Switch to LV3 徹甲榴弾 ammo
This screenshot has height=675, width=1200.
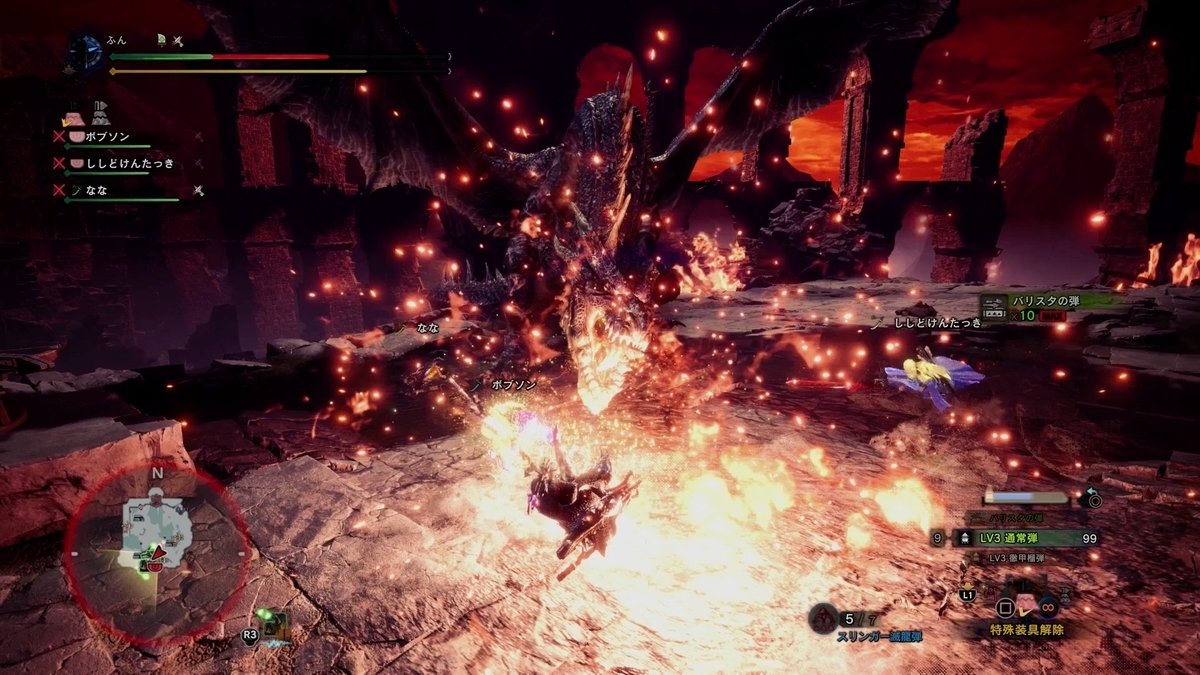[x=1015, y=558]
